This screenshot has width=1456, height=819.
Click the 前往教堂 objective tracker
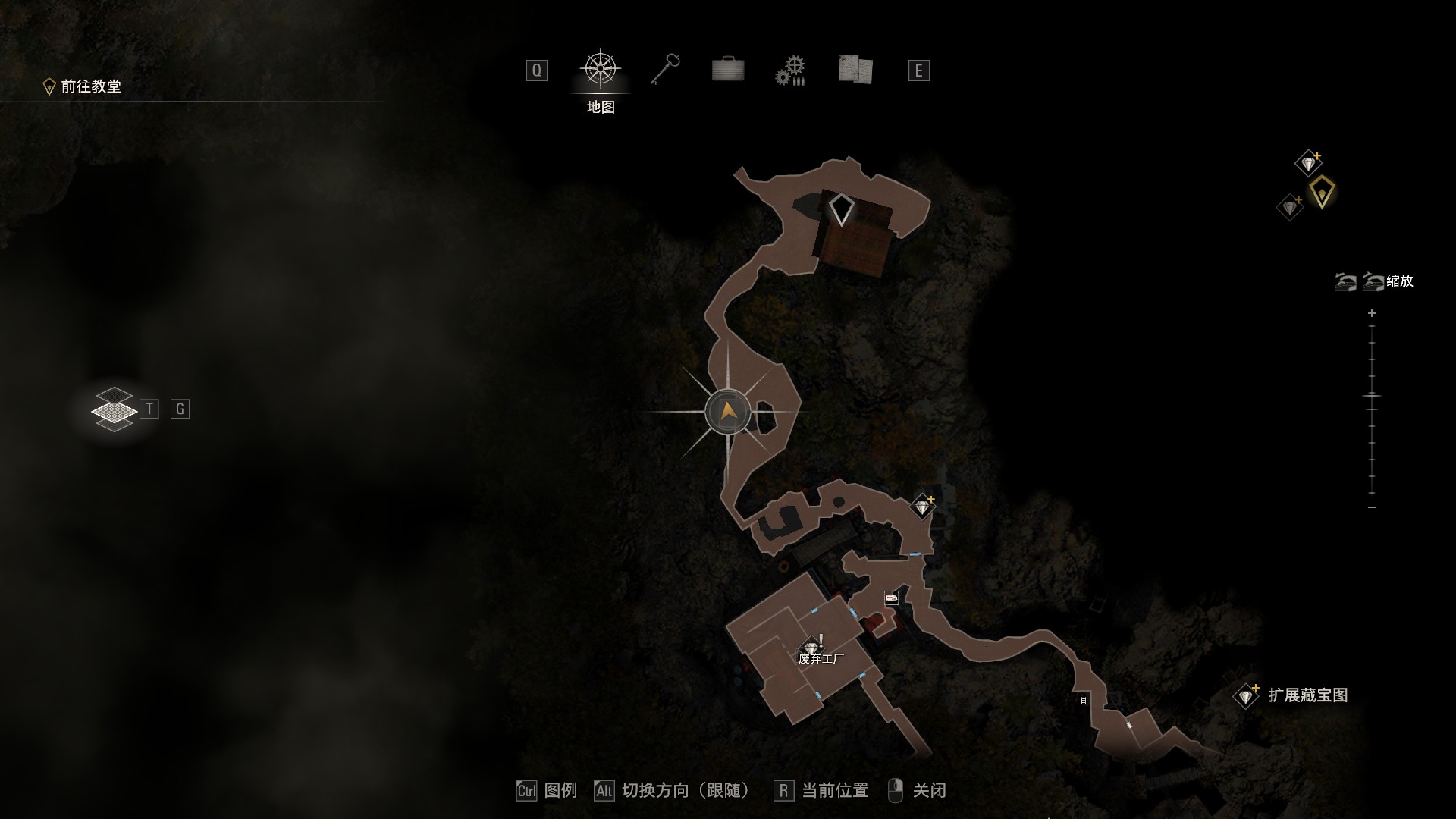tap(83, 86)
